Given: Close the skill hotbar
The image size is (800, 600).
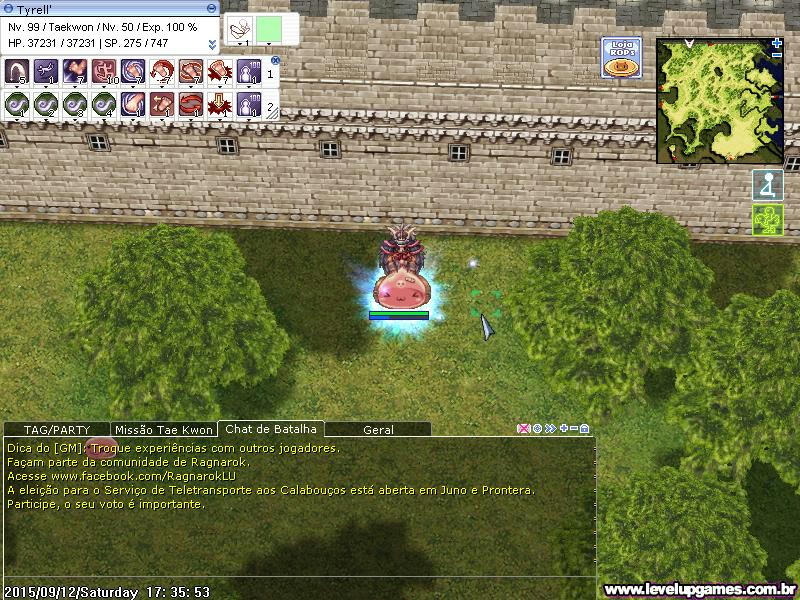Looking at the screenshot, I should click(275, 61).
